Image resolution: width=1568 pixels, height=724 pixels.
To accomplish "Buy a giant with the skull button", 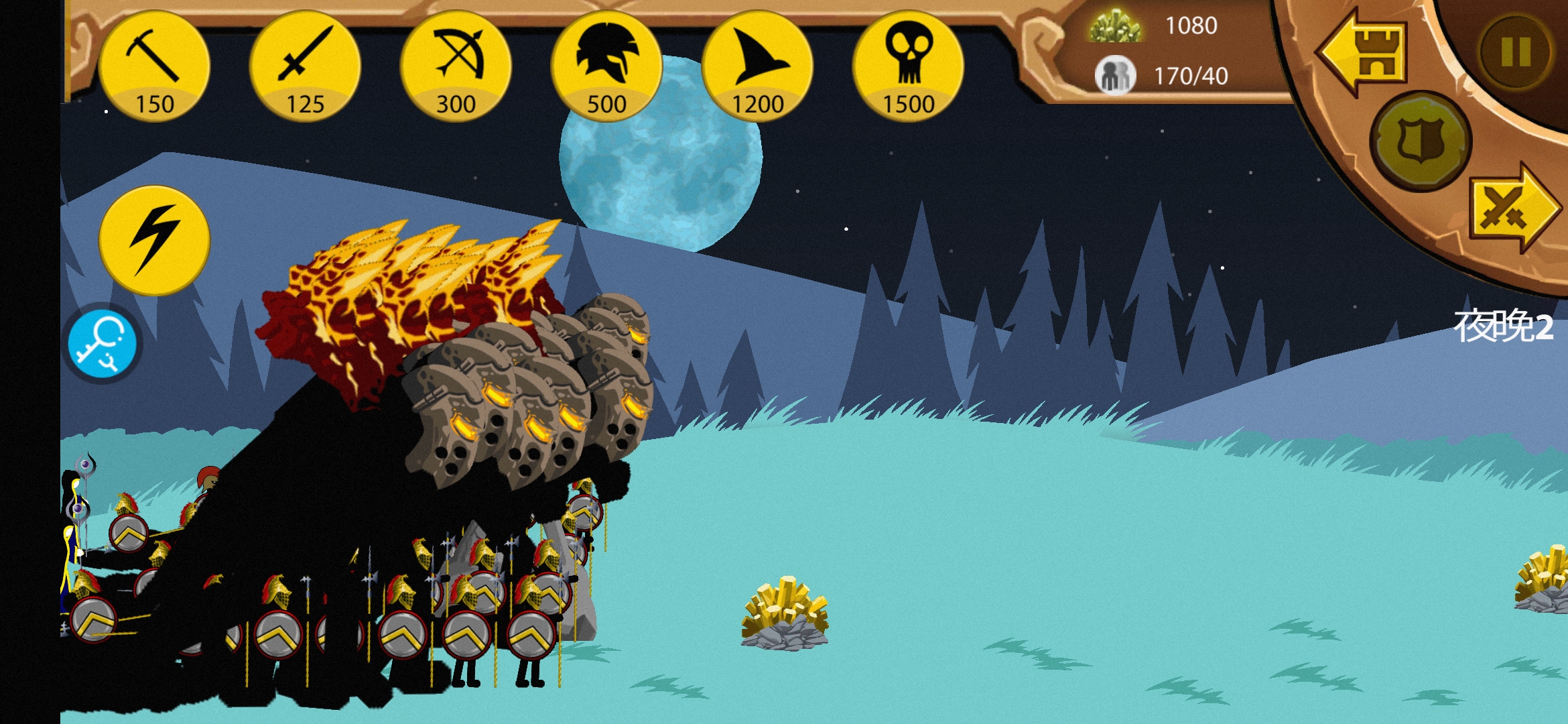I will pos(908,66).
